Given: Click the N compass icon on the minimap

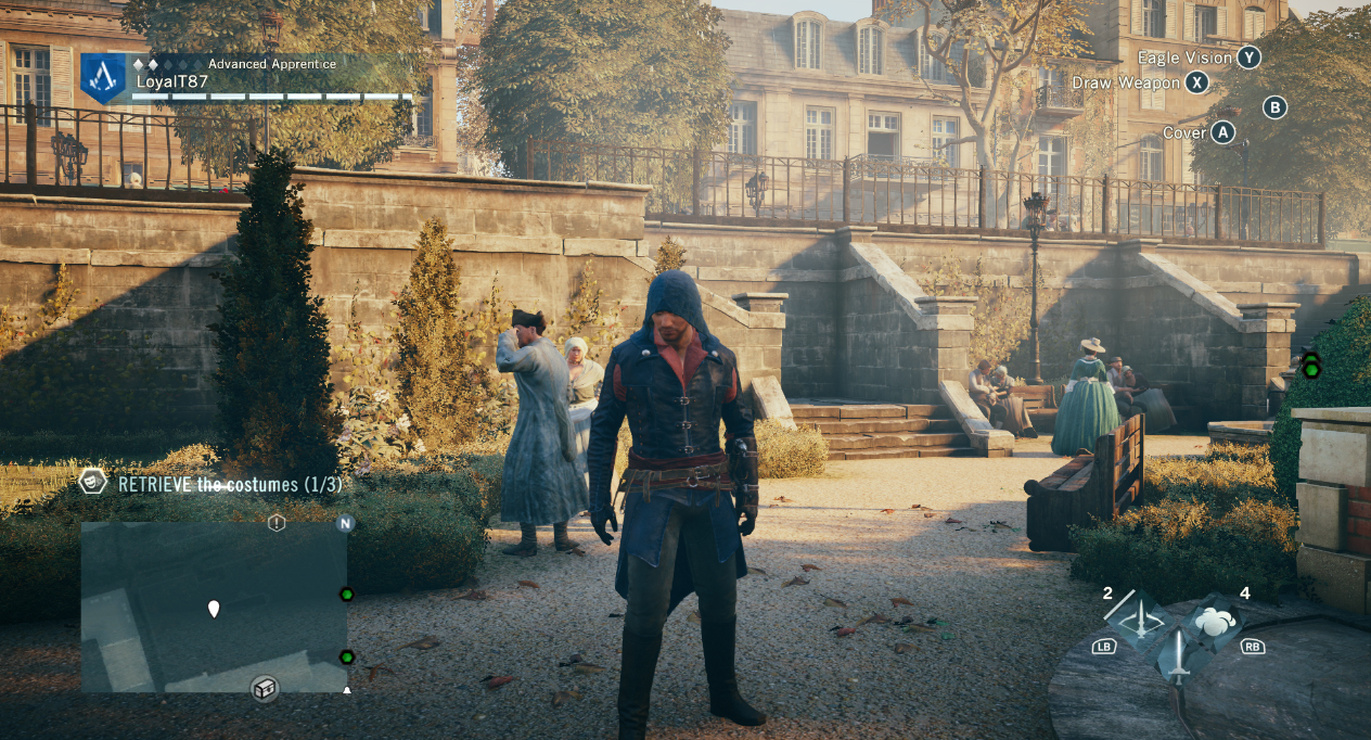Looking at the screenshot, I should click(x=347, y=524).
